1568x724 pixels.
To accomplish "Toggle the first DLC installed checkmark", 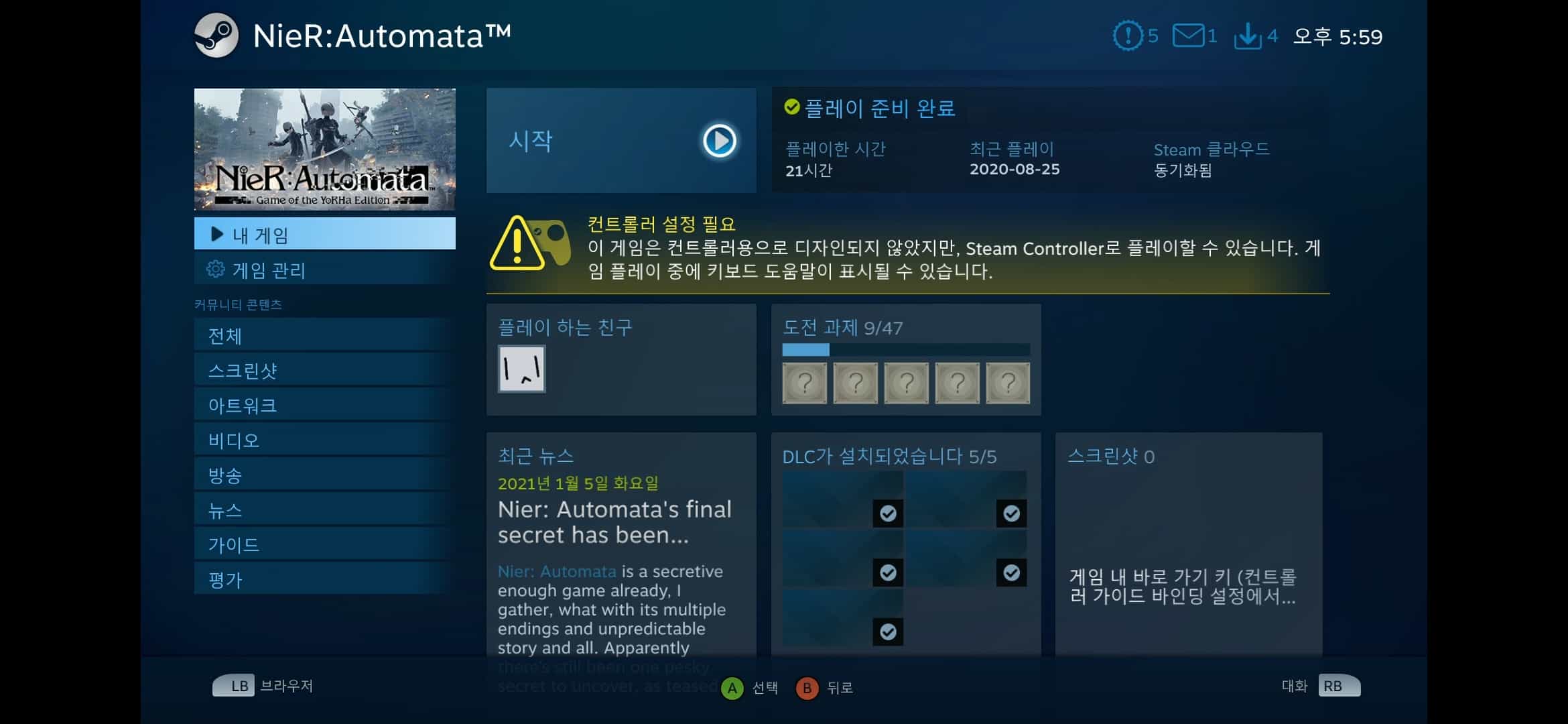I will (889, 514).
